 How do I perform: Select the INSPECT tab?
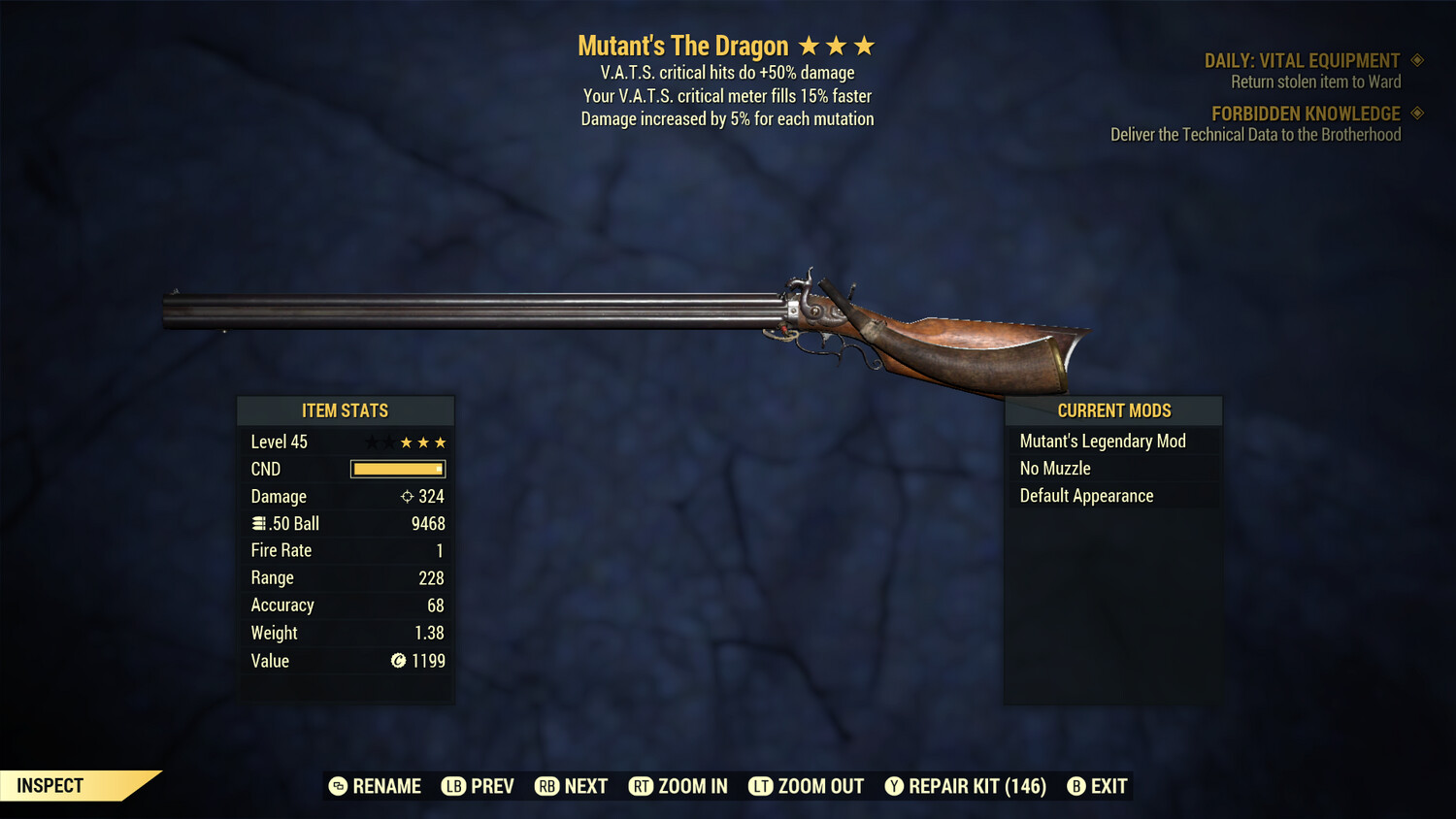point(50,785)
